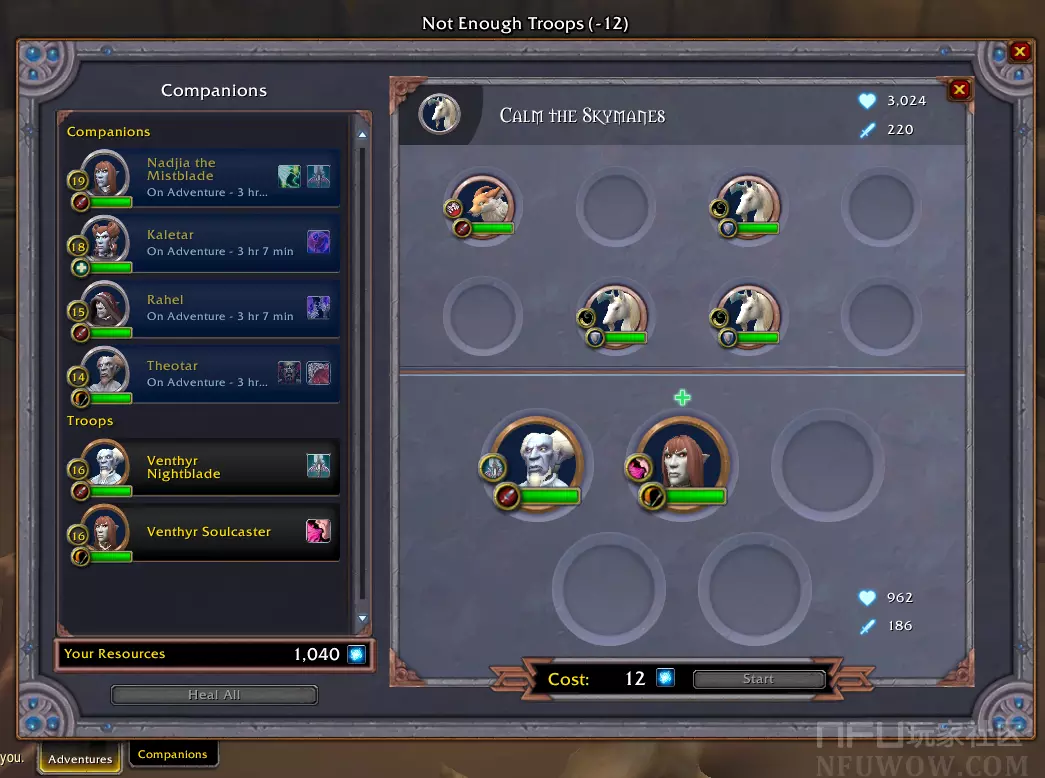Click the Calm the Skymanes mission emblem

pos(439,114)
